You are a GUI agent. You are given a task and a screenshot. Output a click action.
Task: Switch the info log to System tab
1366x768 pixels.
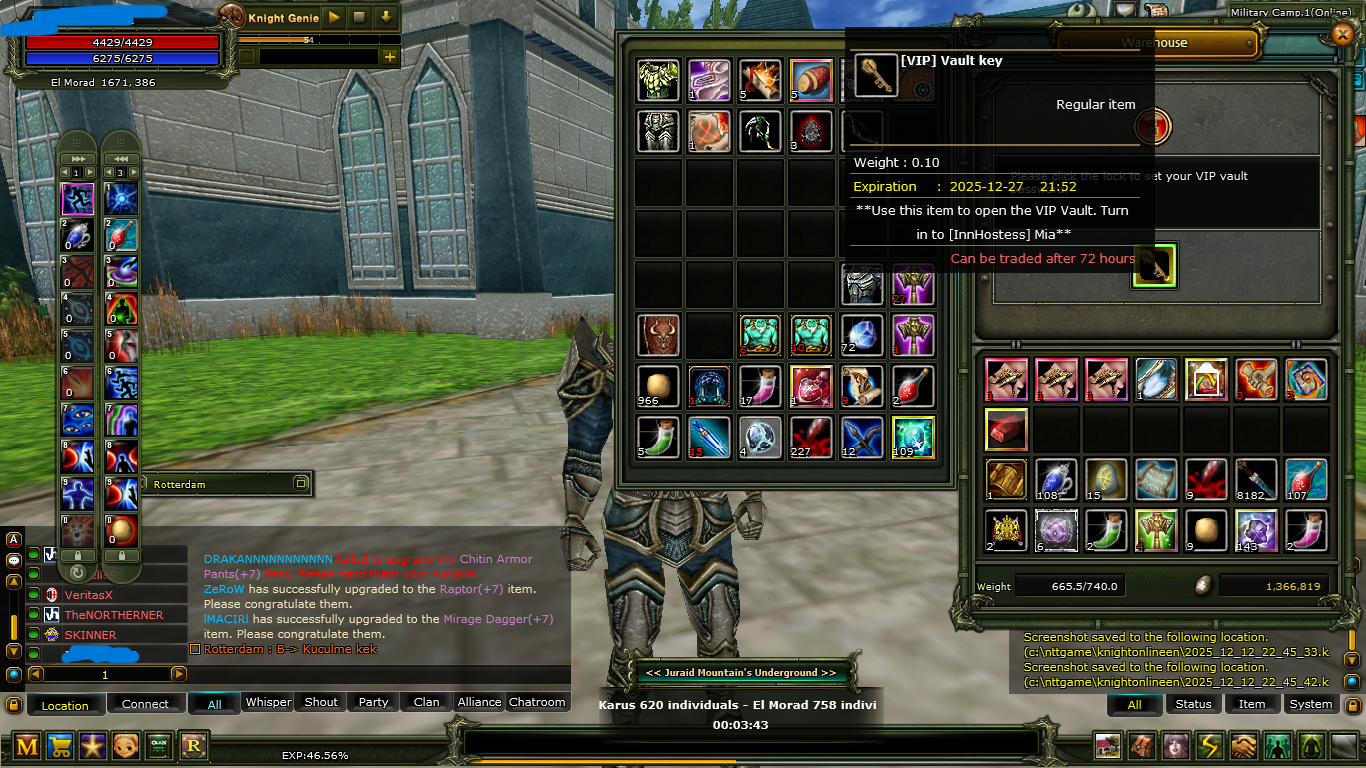click(x=1310, y=704)
